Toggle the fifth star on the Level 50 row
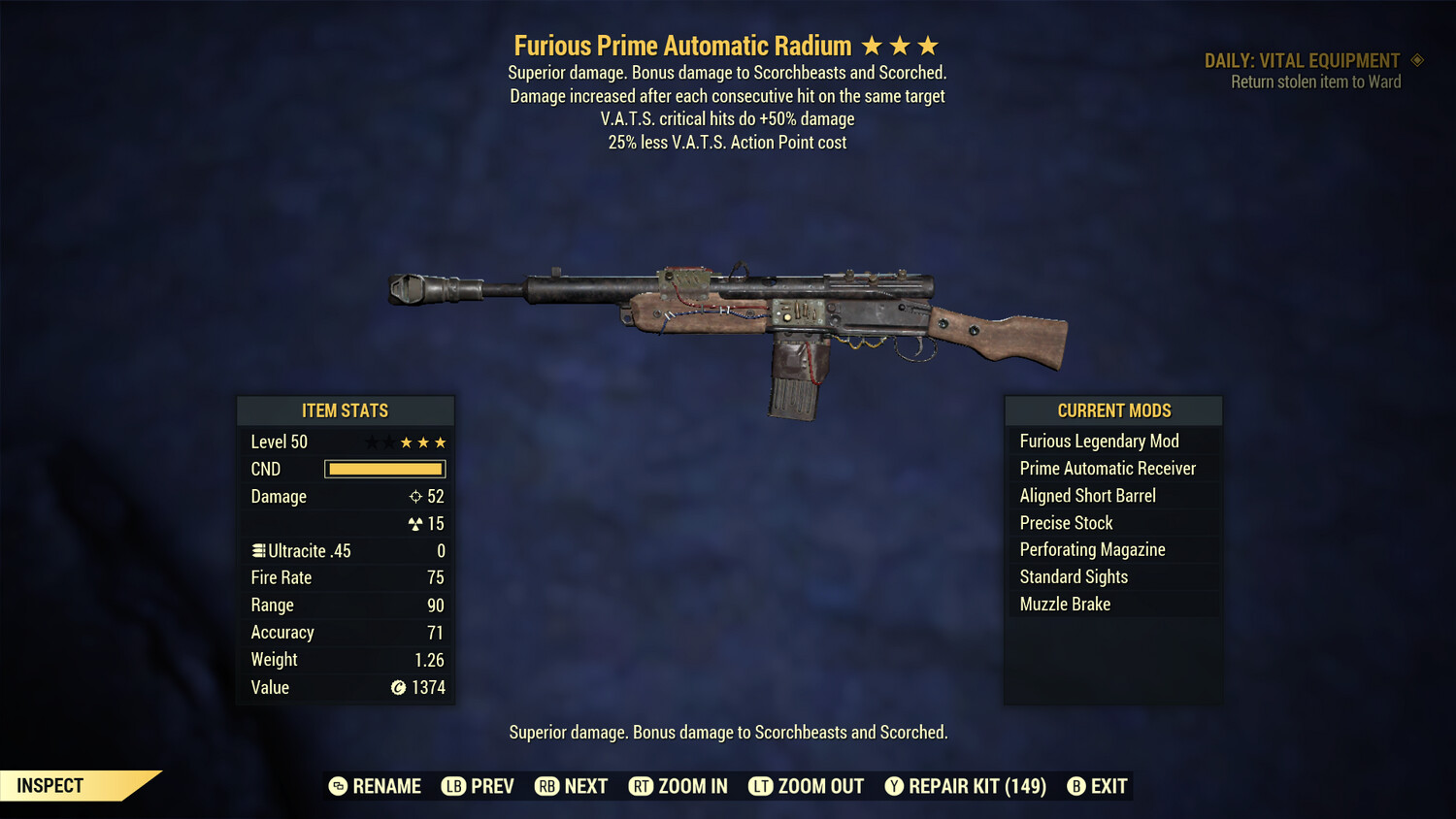Screen dimensions: 1456x819 tap(442, 442)
